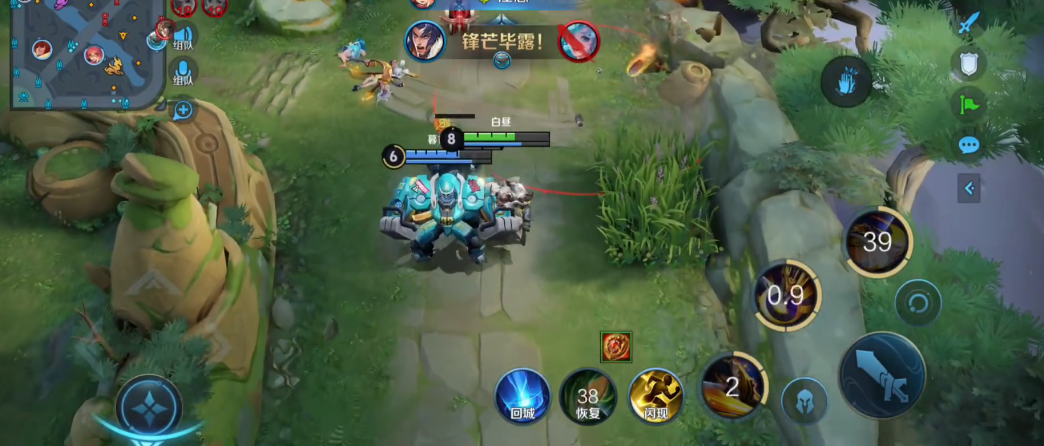Open the battlefield minimap
This screenshot has height=446, width=1044.
(85, 52)
